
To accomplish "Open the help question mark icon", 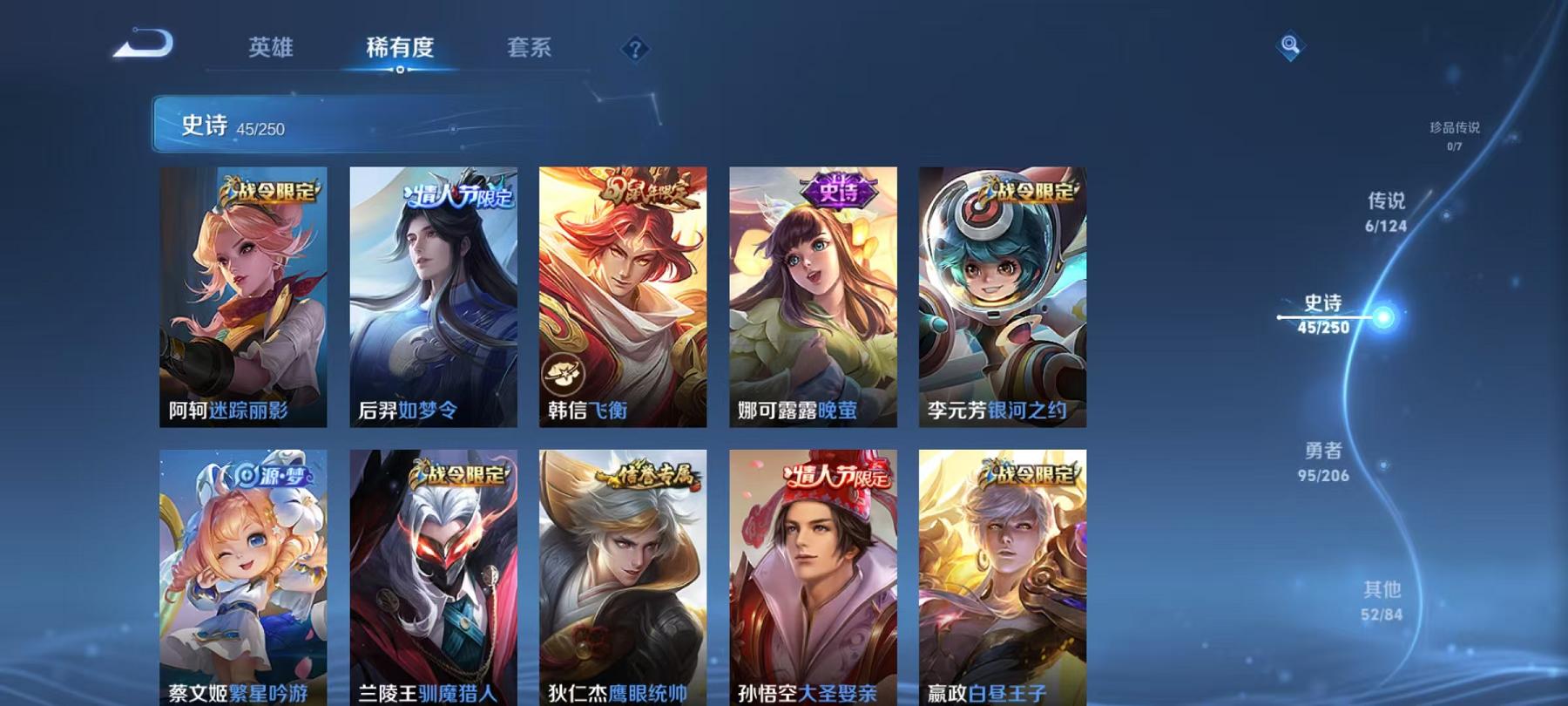I will (635, 48).
